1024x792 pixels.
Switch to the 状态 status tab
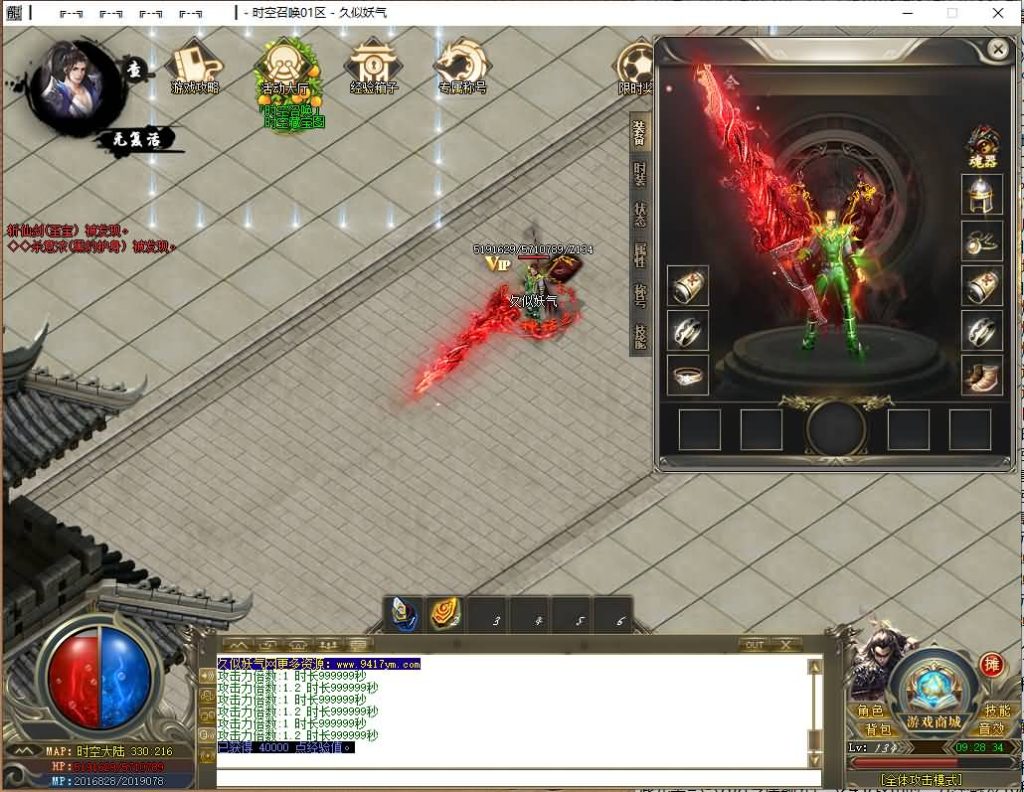pyautogui.click(x=640, y=213)
